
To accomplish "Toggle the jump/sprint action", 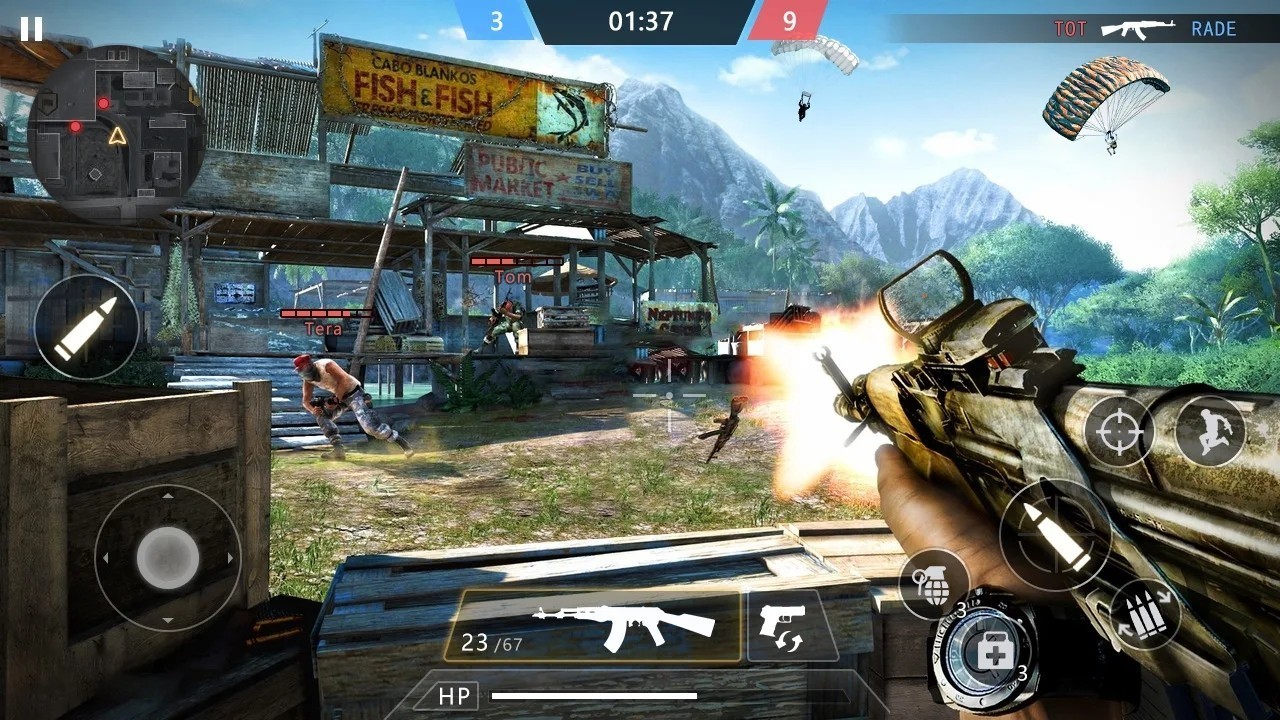I will tap(1210, 432).
